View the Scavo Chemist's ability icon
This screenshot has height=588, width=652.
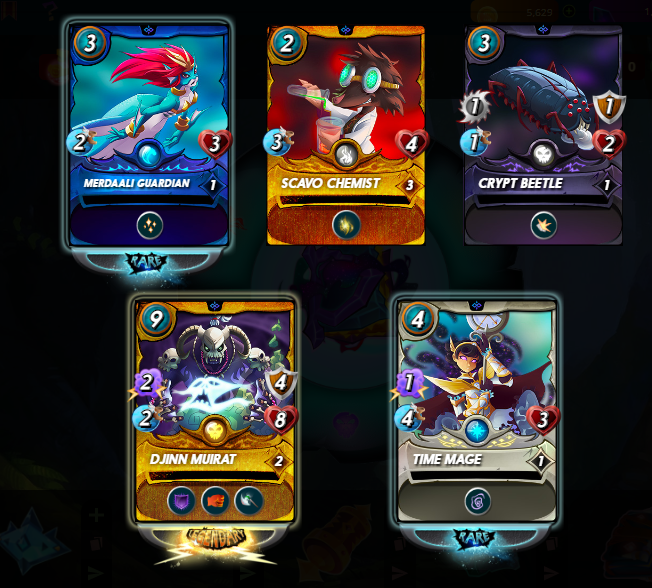point(346,224)
